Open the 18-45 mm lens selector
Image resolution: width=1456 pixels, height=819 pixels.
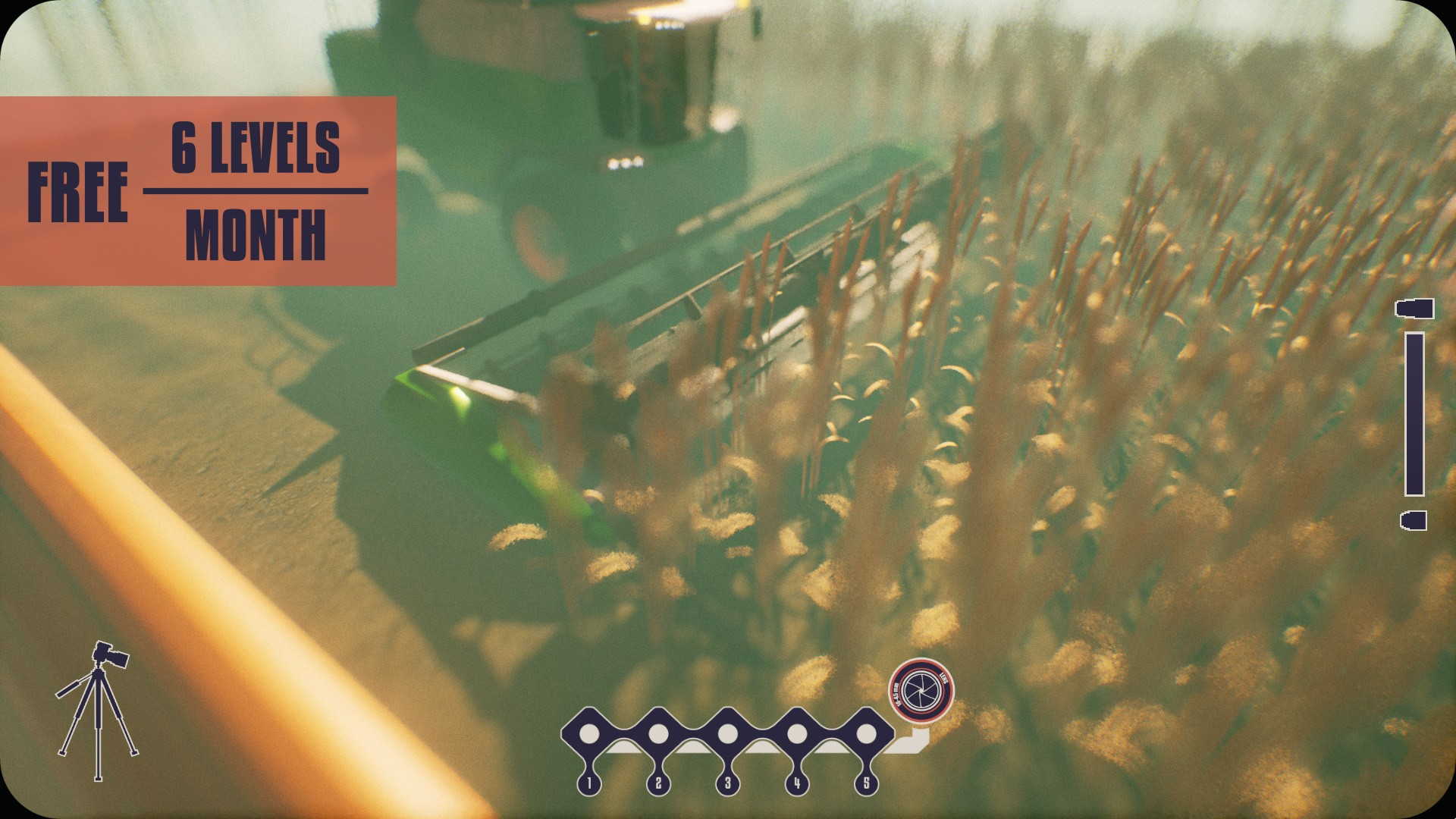coord(921,689)
